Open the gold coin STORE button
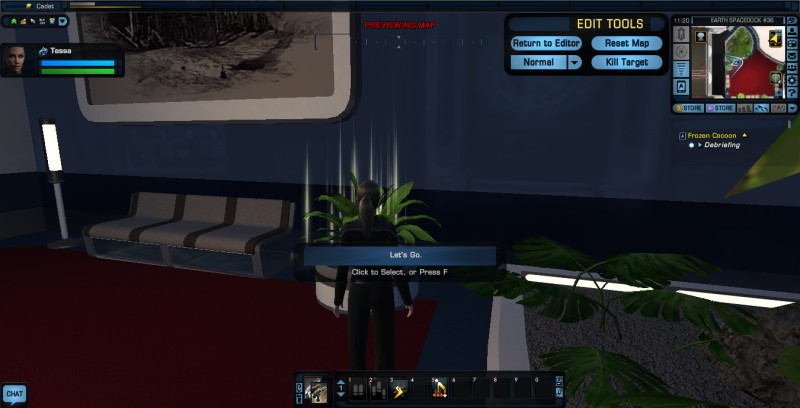Screen dimensions: 800x408 click(x=688, y=107)
